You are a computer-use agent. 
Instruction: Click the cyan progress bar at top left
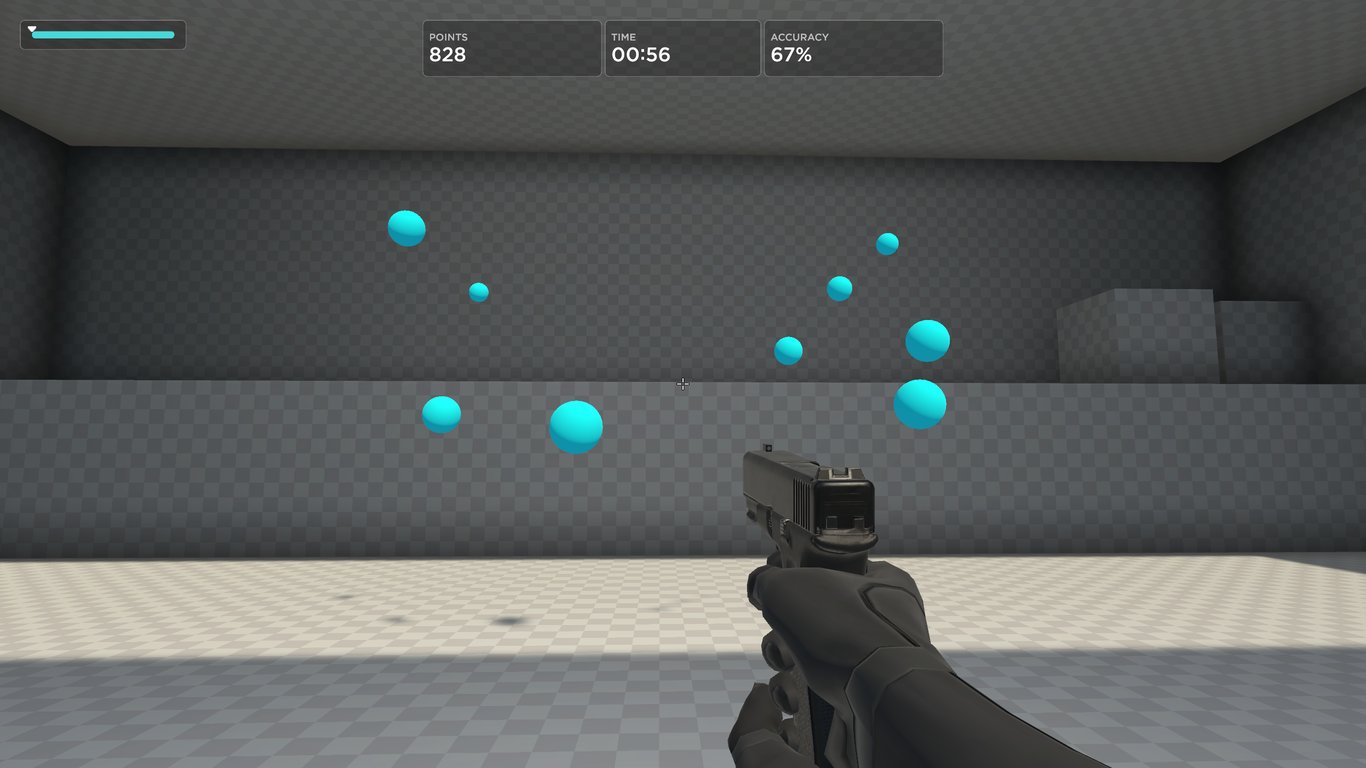103,33
